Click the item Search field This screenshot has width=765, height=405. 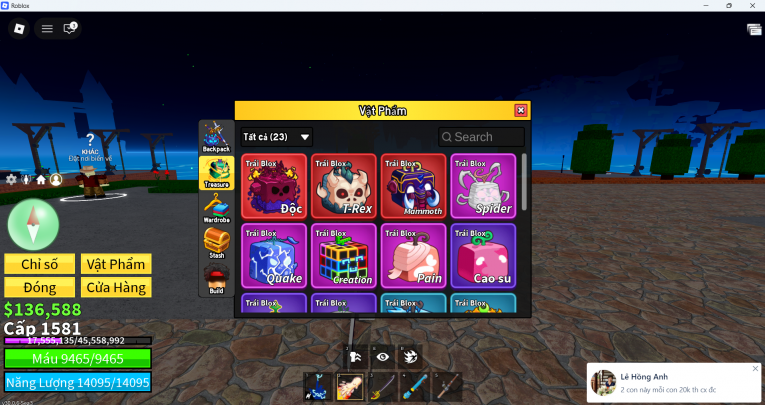coord(481,137)
